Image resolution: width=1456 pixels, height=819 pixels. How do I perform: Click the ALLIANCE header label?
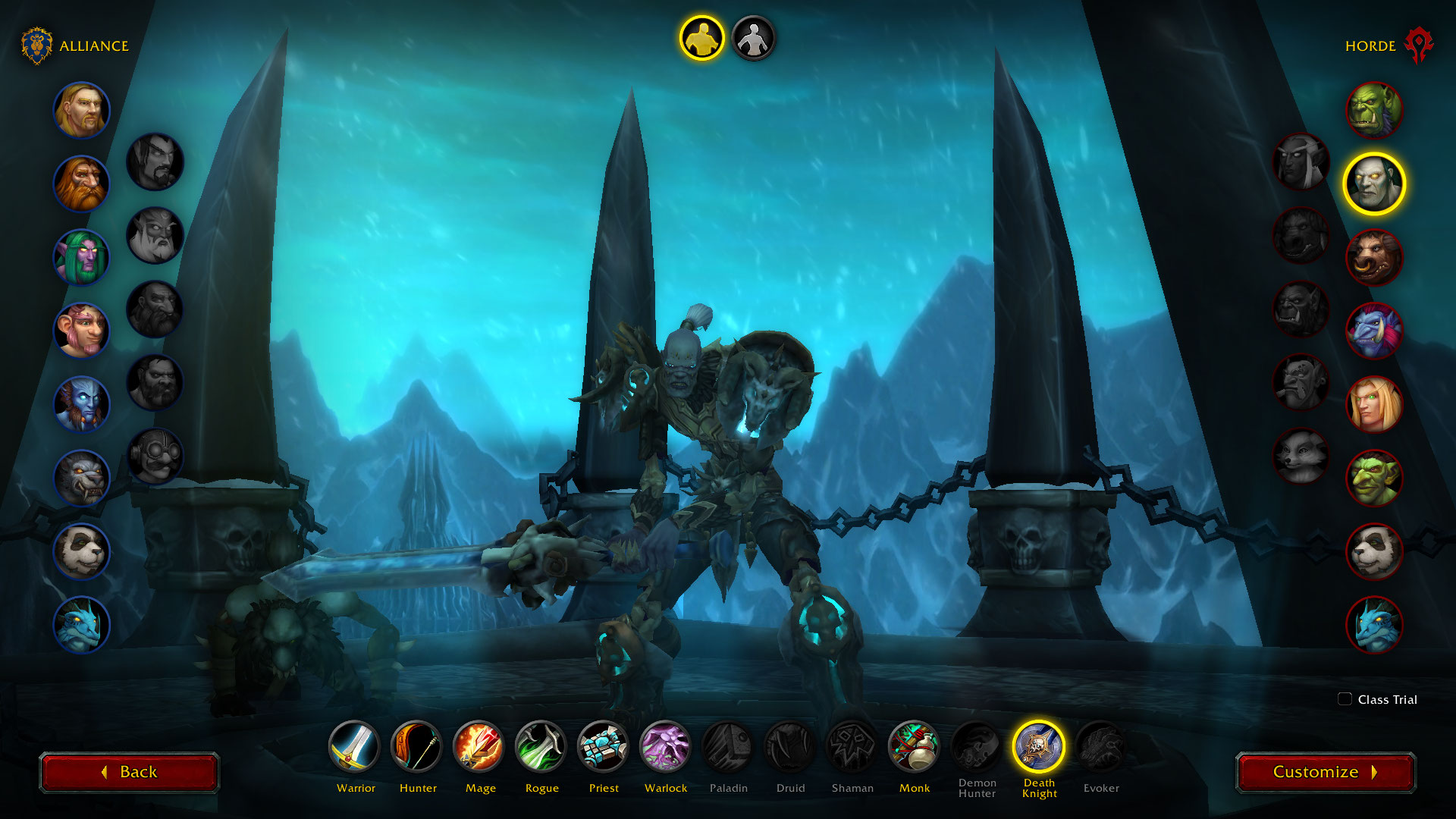coord(94,45)
